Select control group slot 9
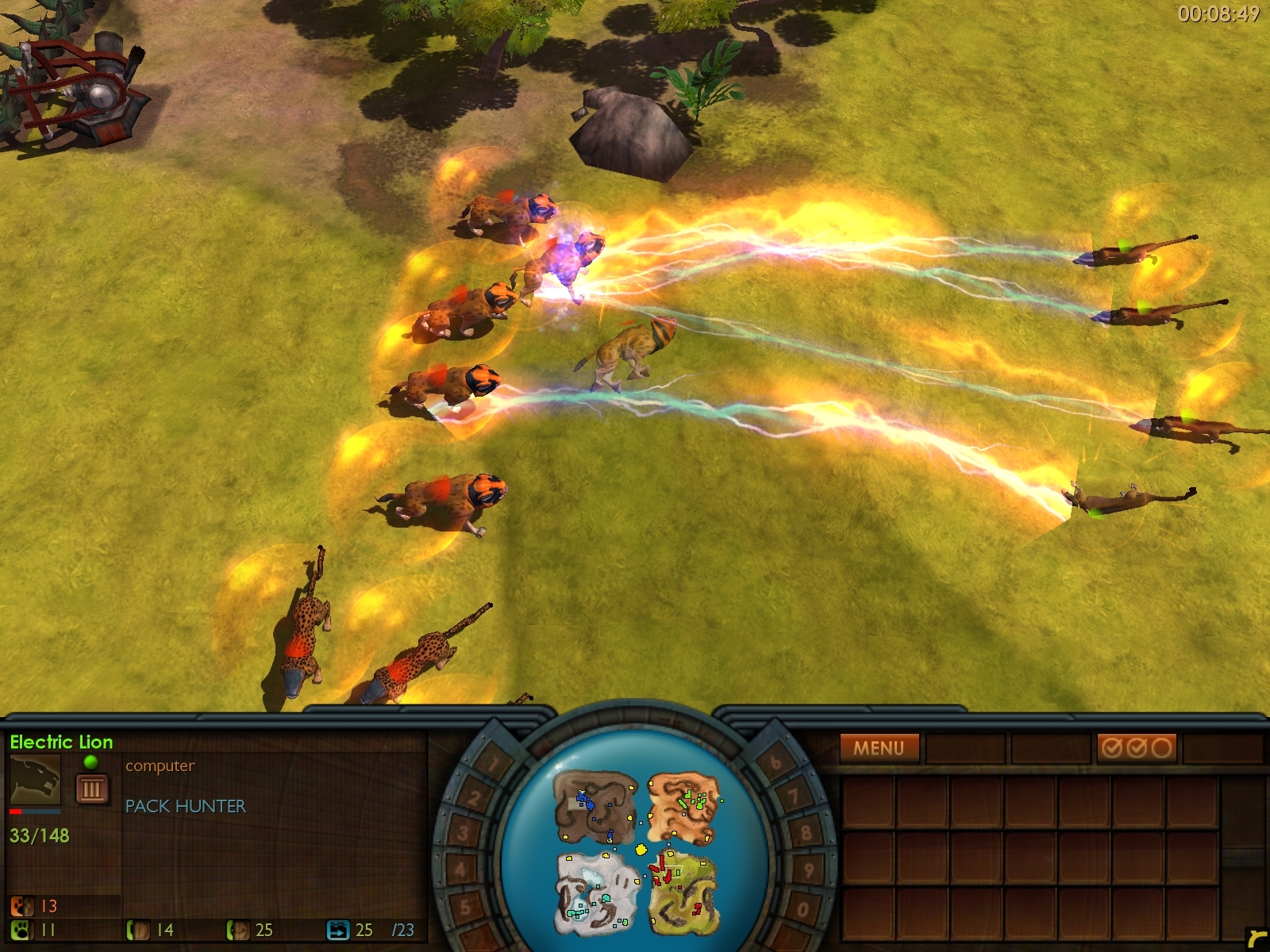The height and width of the screenshot is (952, 1270). pyautogui.click(x=809, y=870)
